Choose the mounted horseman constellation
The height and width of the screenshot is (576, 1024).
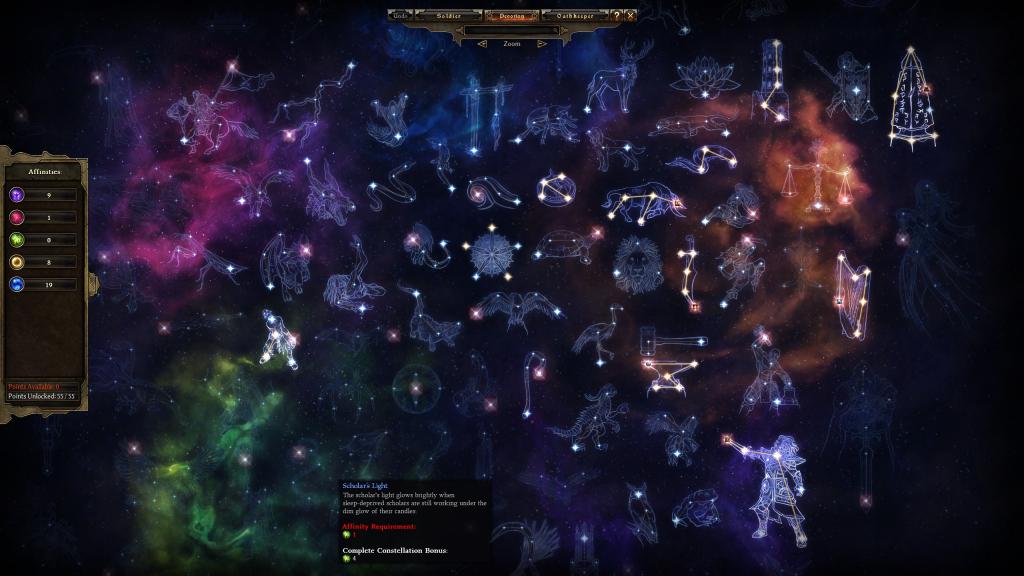(210, 115)
